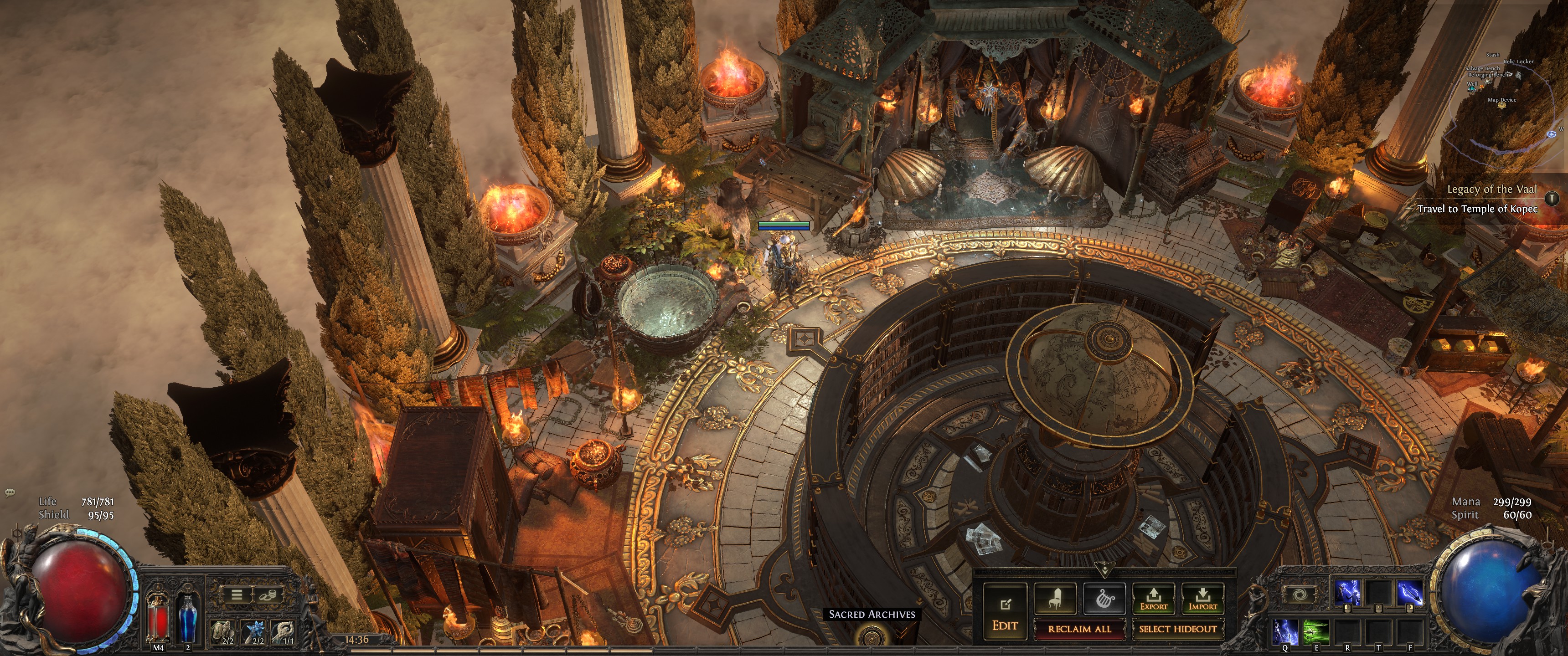Activate the green arrow skill on E

click(x=1315, y=632)
